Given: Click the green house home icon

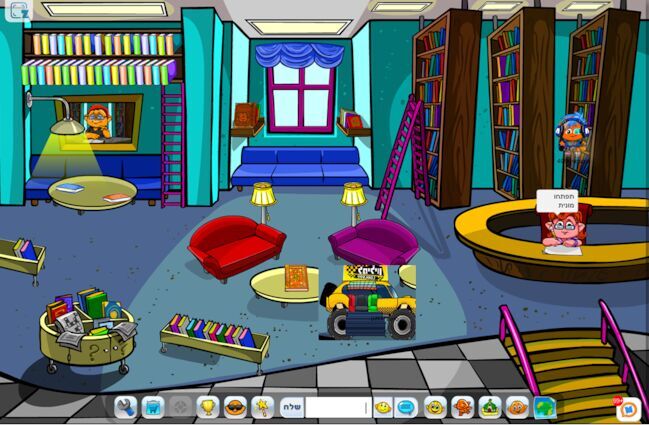Looking at the screenshot, I should pos(490,407).
